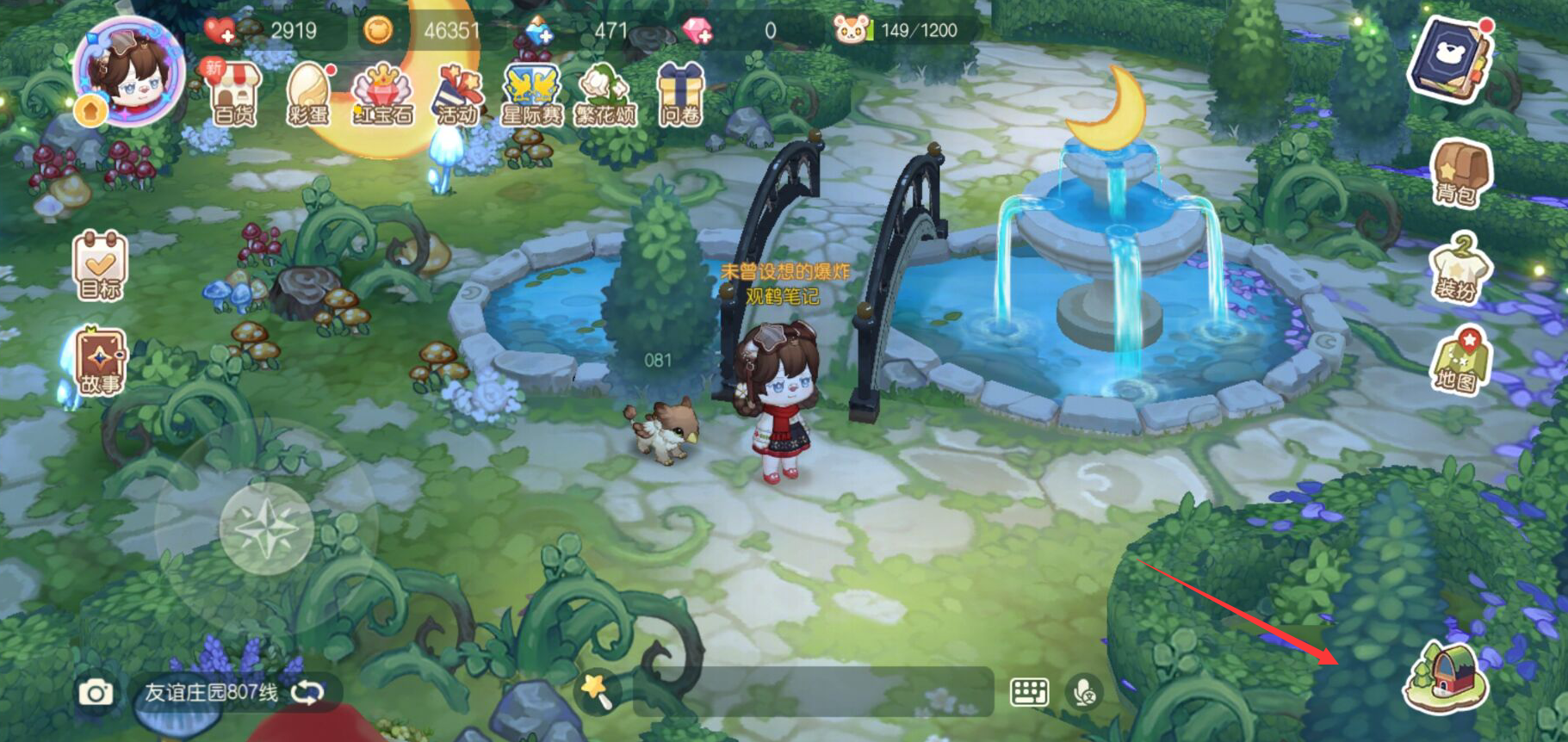Switch line at 友谊庄园807线
The height and width of the screenshot is (742, 1568).
[307, 692]
